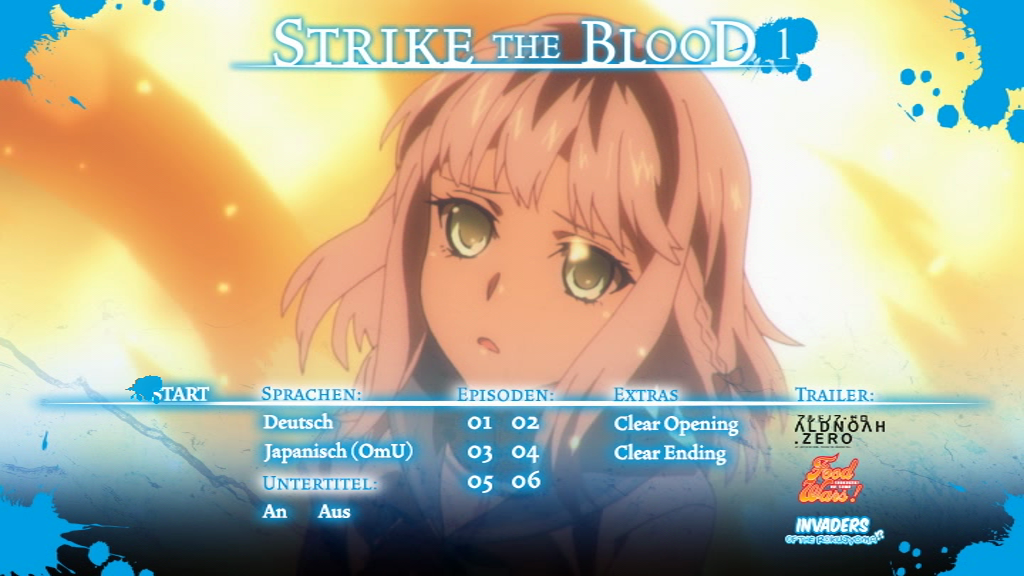Turn subtitles on with An

pos(275,511)
